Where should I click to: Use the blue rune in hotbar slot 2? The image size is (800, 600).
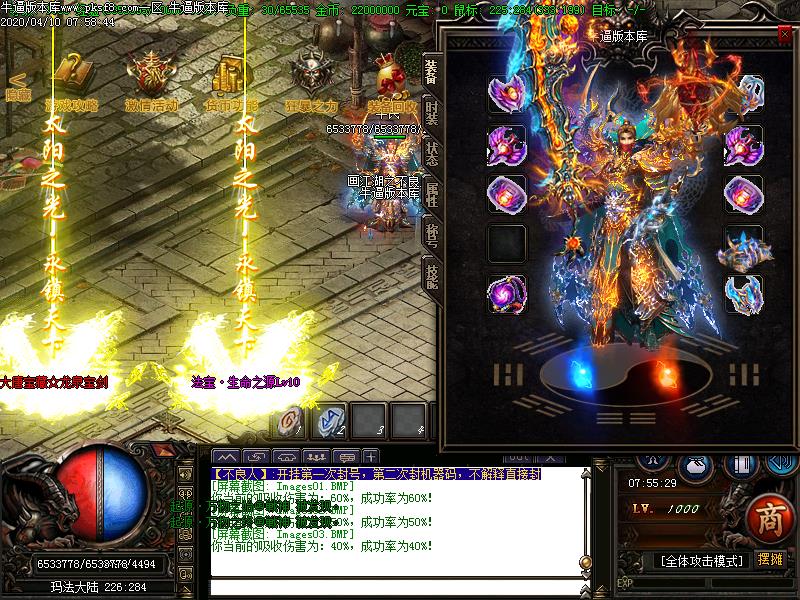[331, 421]
